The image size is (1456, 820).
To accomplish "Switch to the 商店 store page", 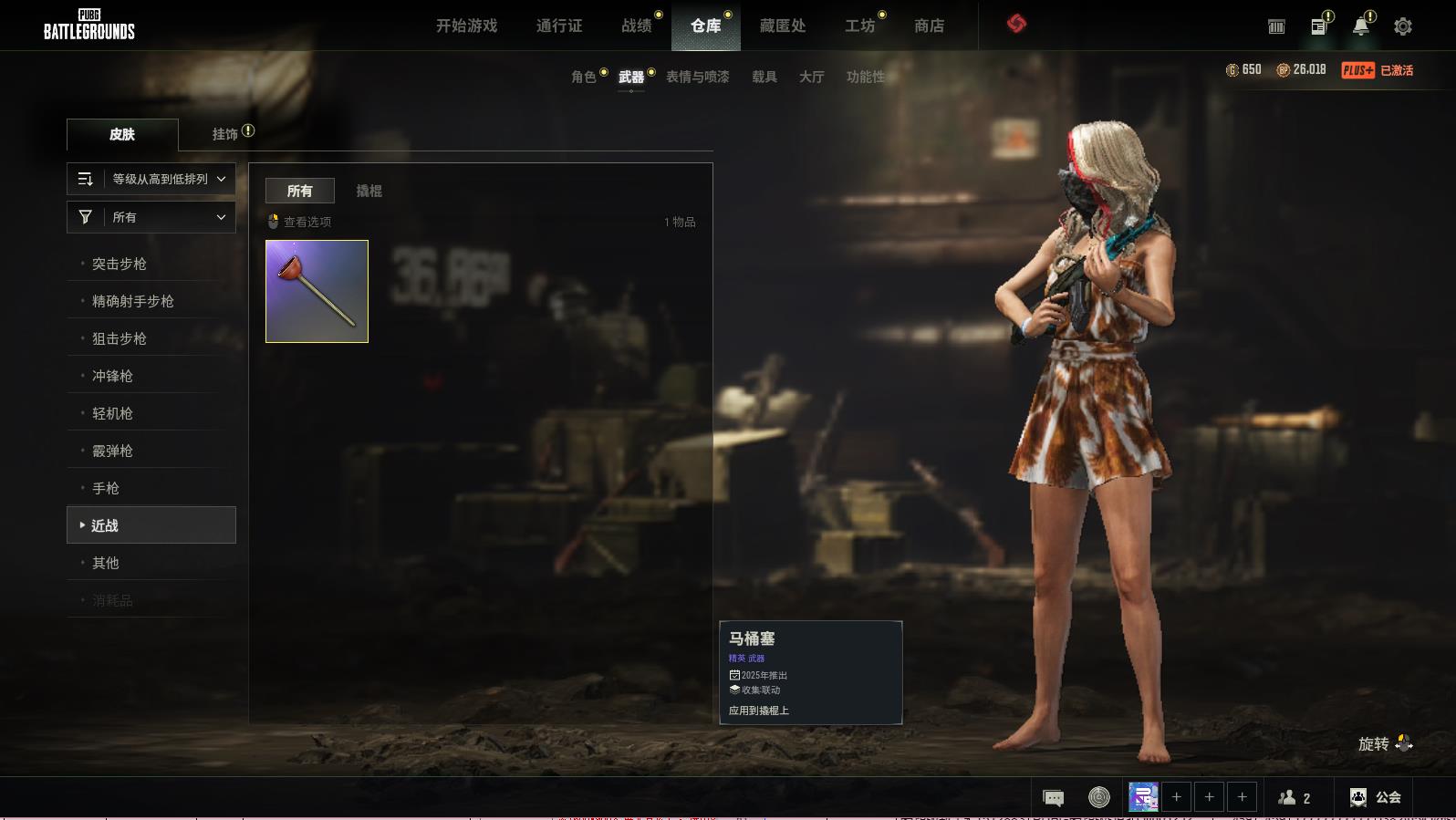I will pyautogui.click(x=929, y=26).
